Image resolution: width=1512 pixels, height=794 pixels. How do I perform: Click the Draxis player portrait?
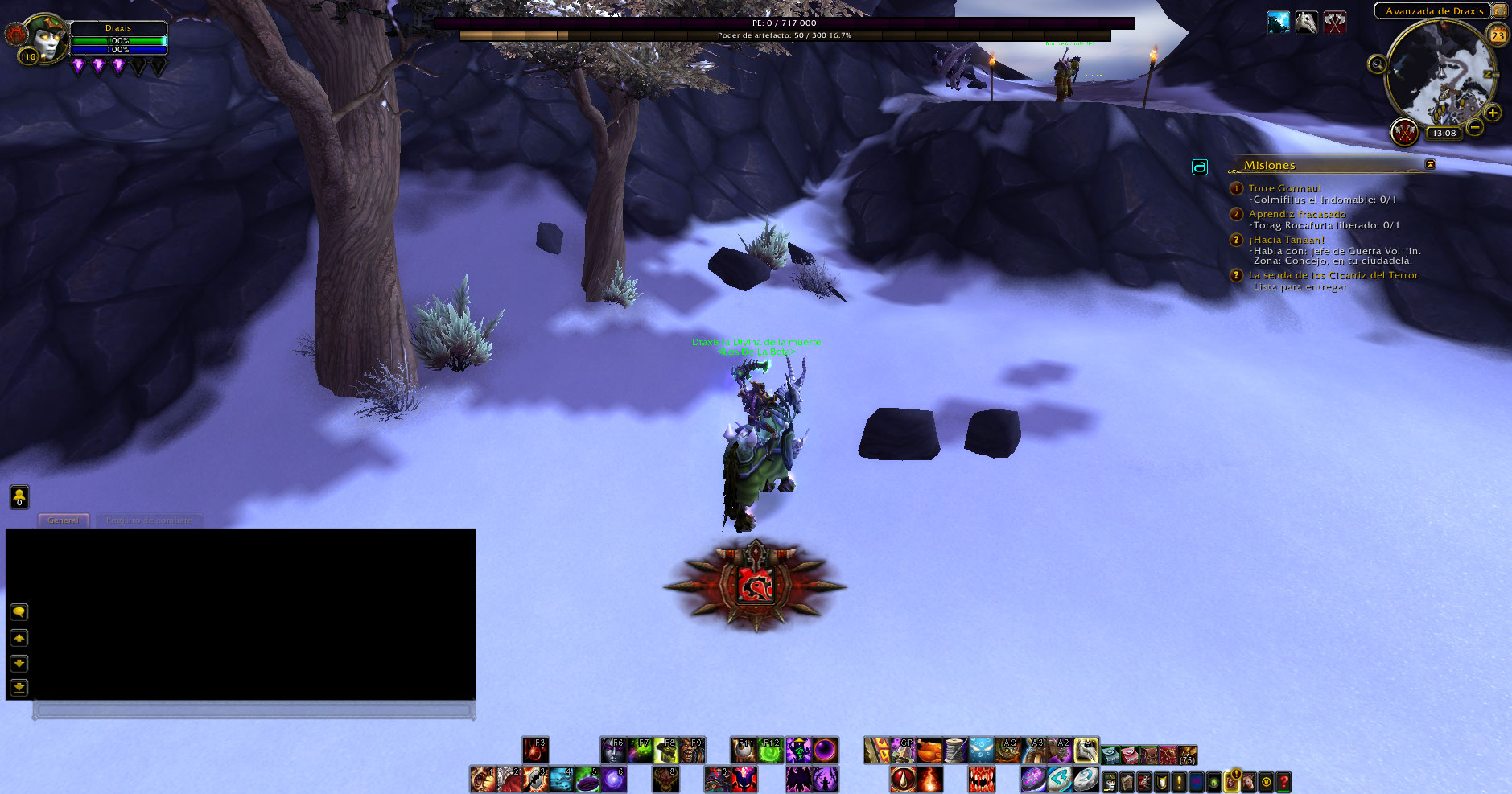46,39
